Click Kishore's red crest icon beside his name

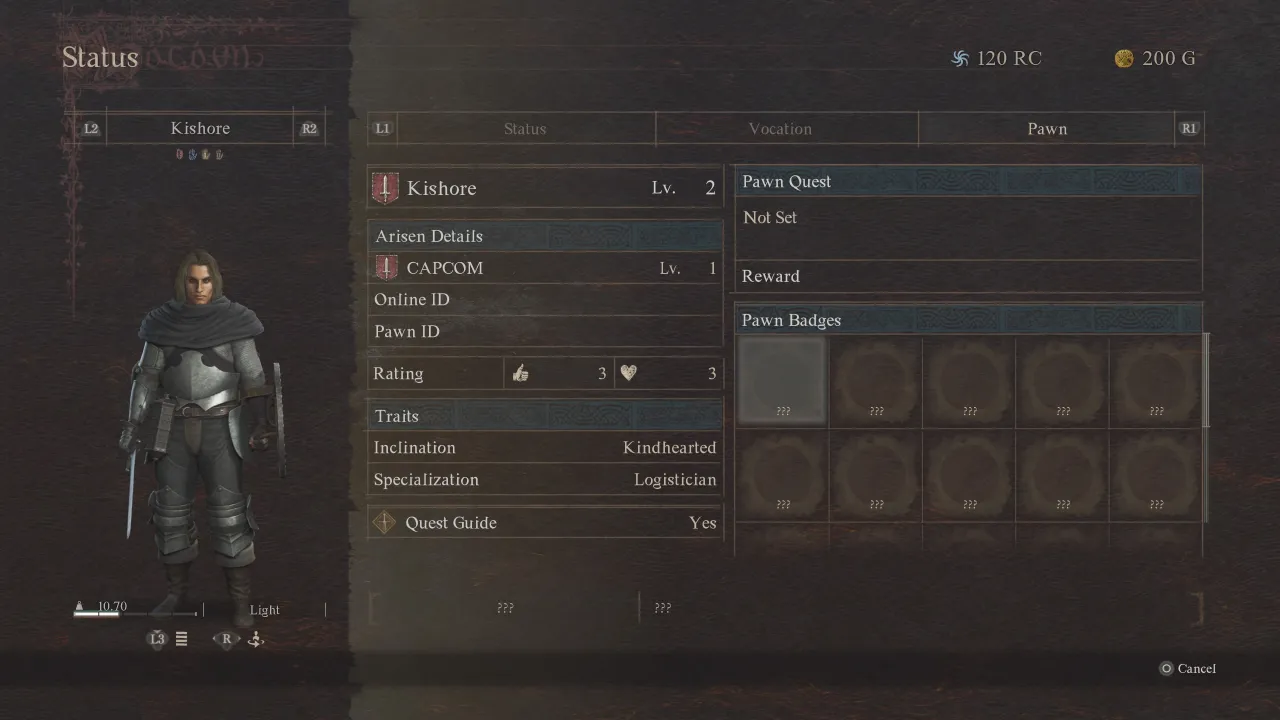[385, 187]
